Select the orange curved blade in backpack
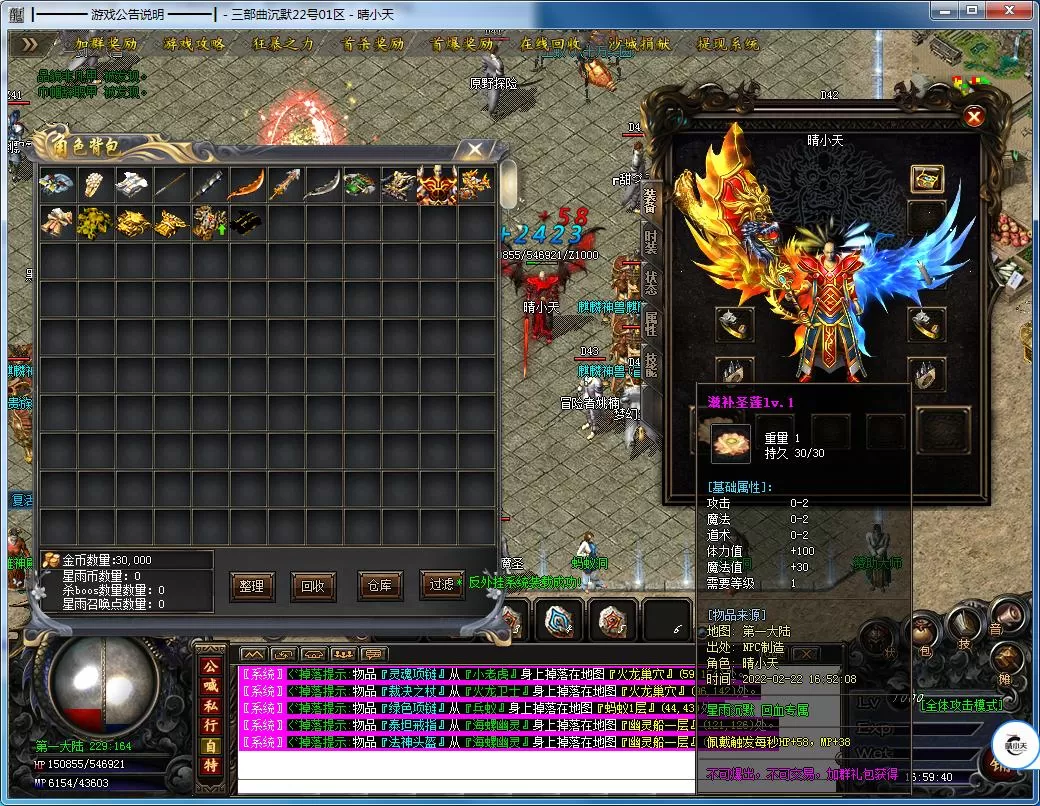 (246, 186)
